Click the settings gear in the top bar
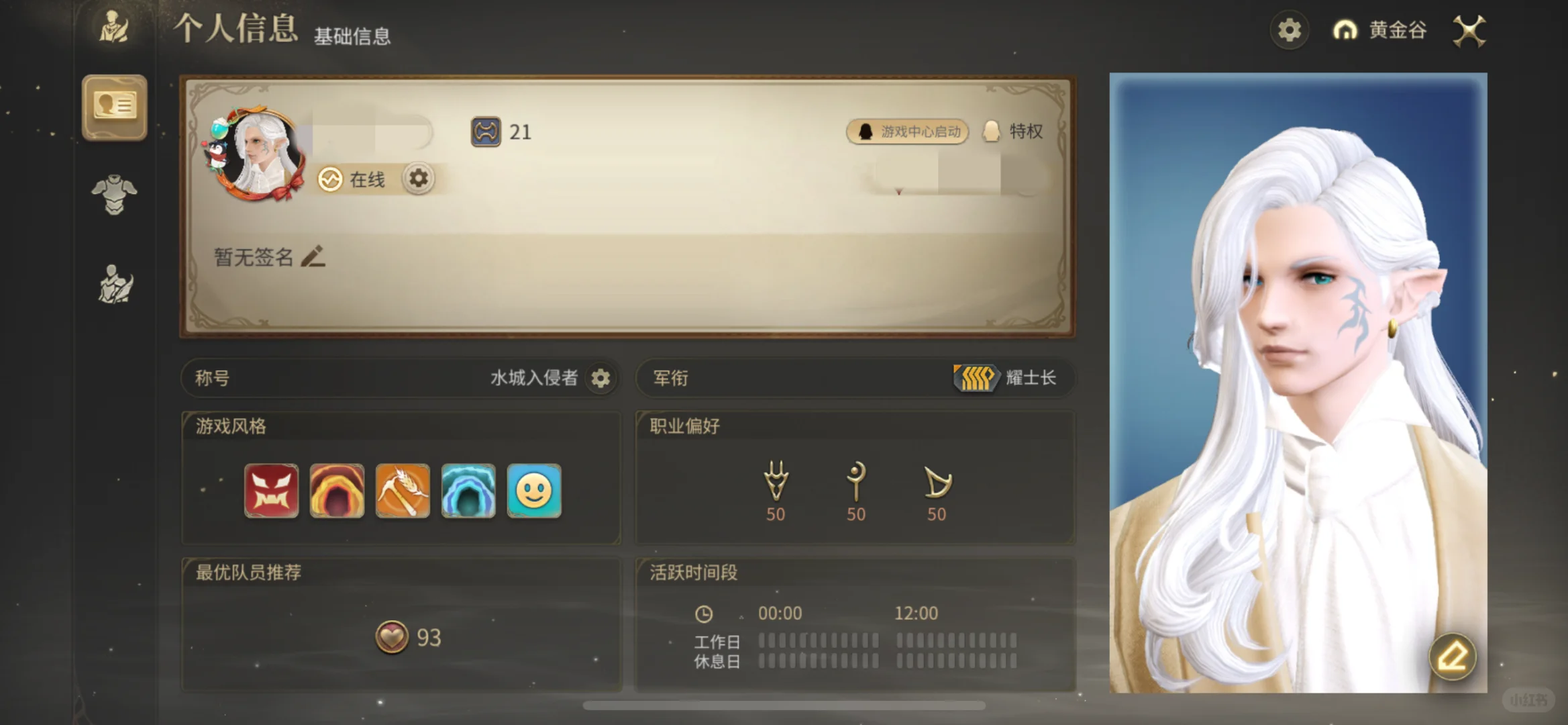The height and width of the screenshot is (725, 1568). click(1288, 30)
